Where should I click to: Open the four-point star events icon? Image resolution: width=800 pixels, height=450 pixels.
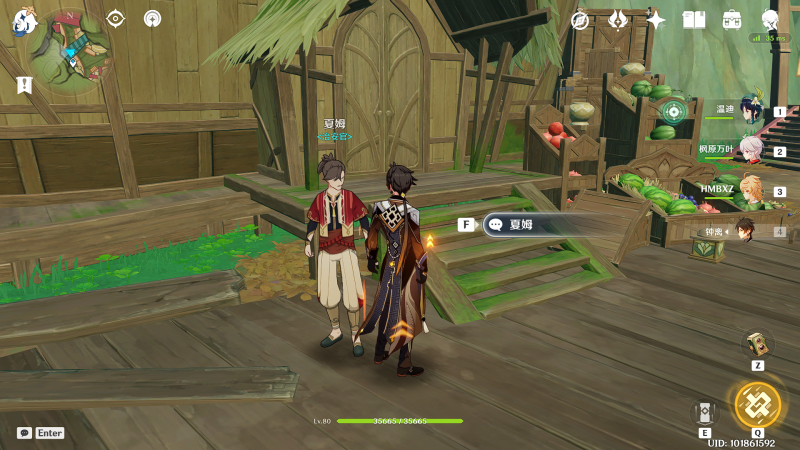656,20
